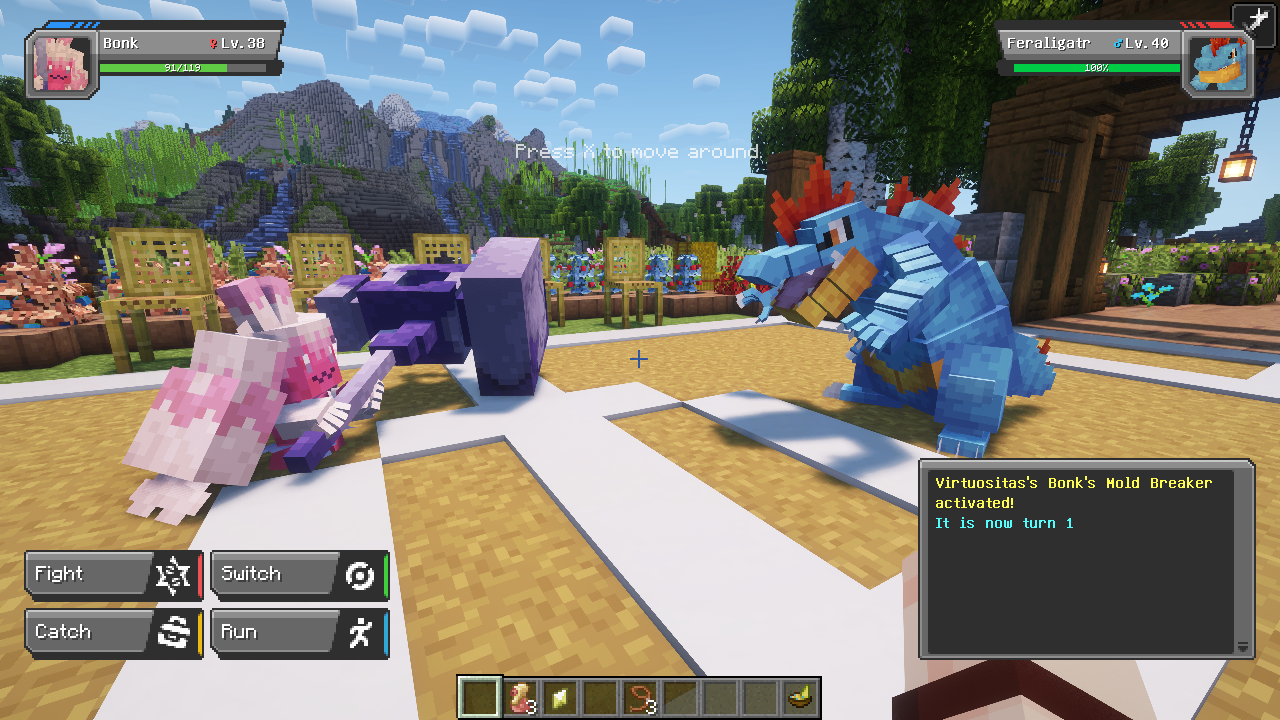Click Feraligatr's 100% health bar
The image size is (1280, 720).
tap(1097, 67)
